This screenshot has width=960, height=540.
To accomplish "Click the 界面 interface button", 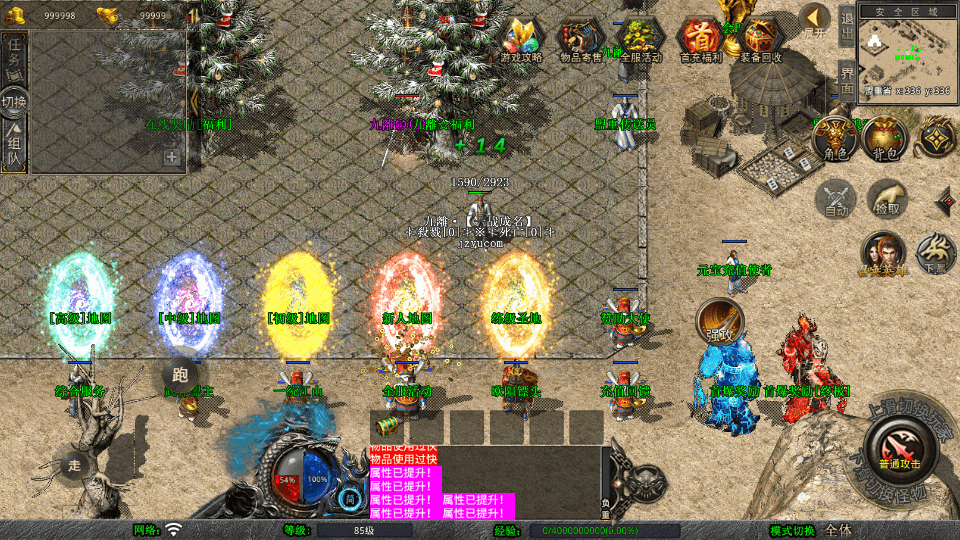I will [x=846, y=80].
